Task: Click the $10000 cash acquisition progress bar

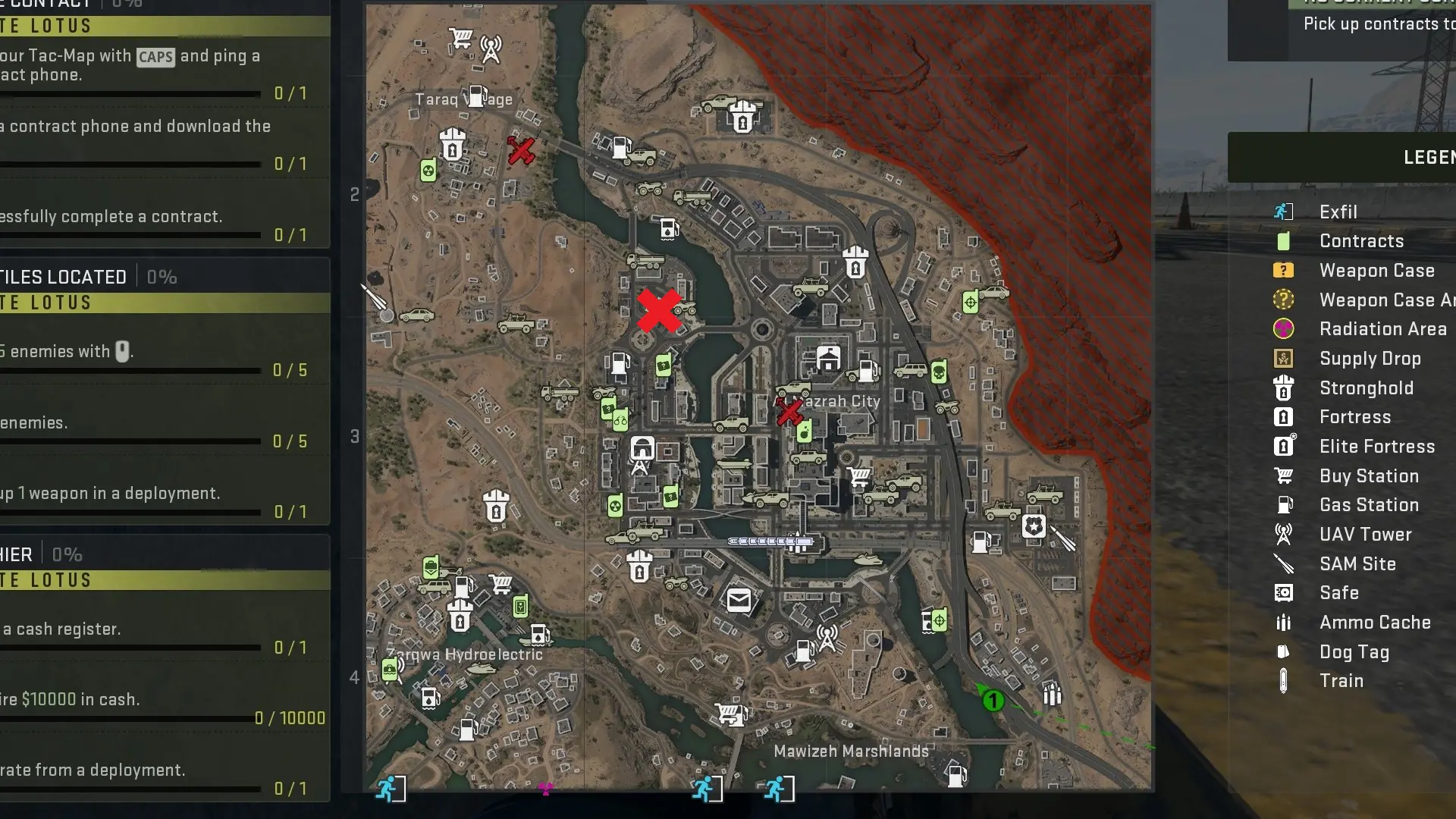Action: click(129, 719)
